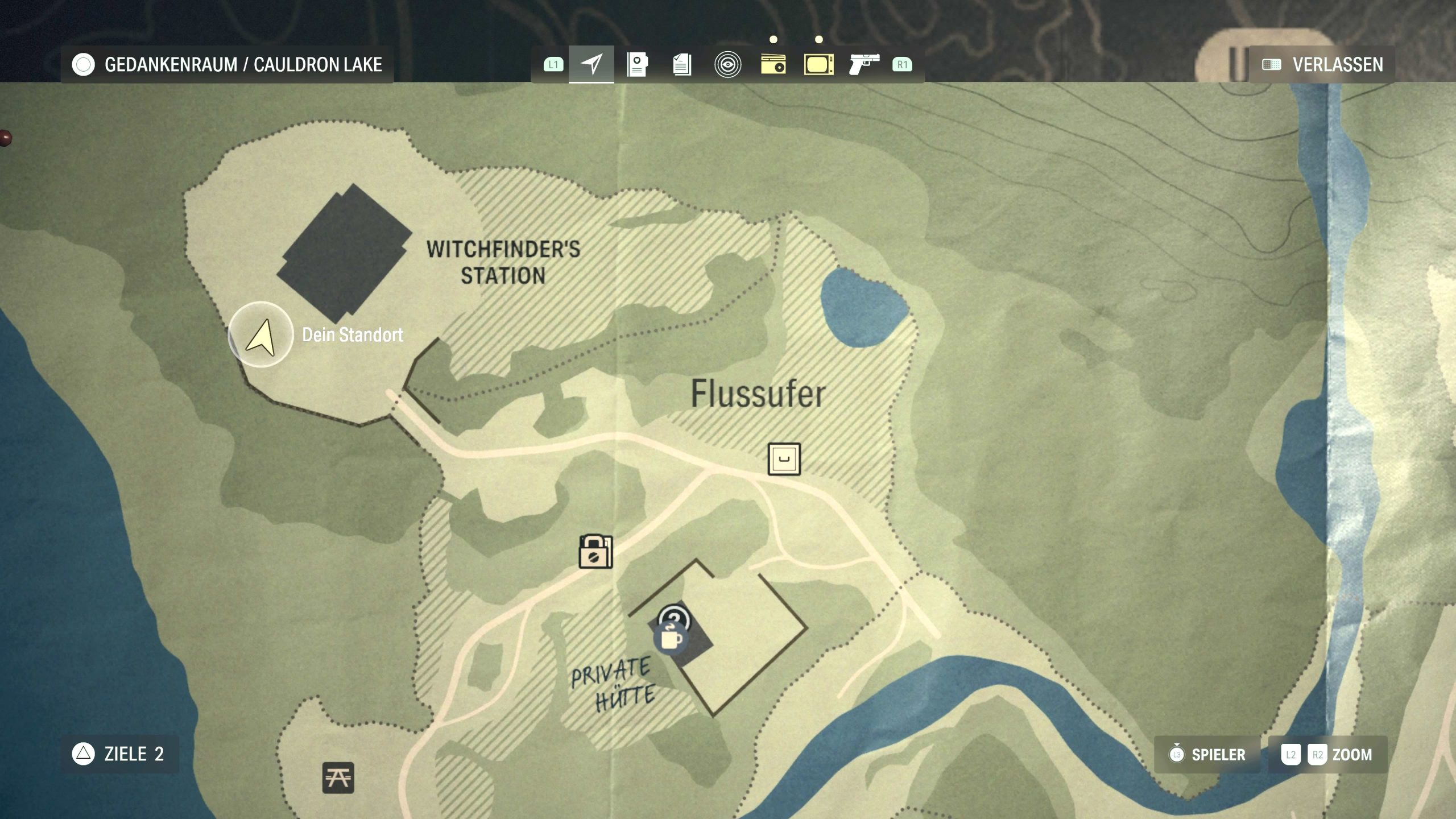Click the Verlassen exit button

pyautogui.click(x=1322, y=64)
